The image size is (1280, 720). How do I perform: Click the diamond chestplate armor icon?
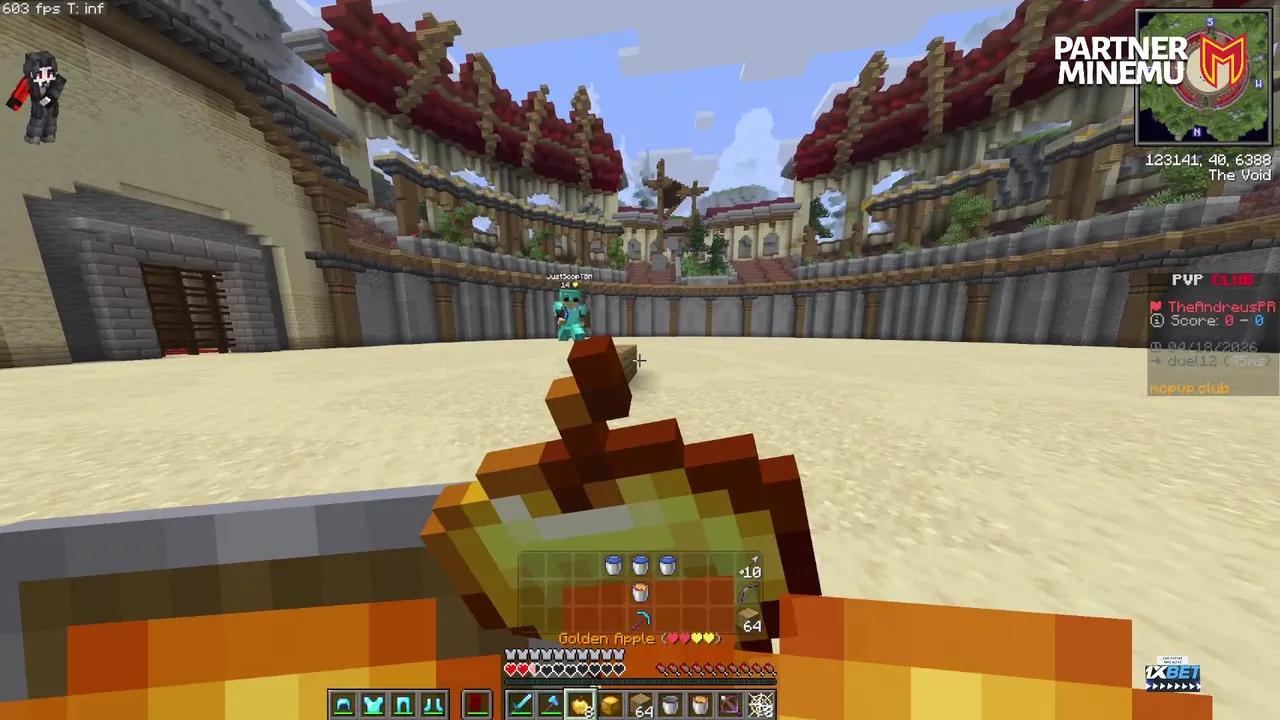pos(373,705)
